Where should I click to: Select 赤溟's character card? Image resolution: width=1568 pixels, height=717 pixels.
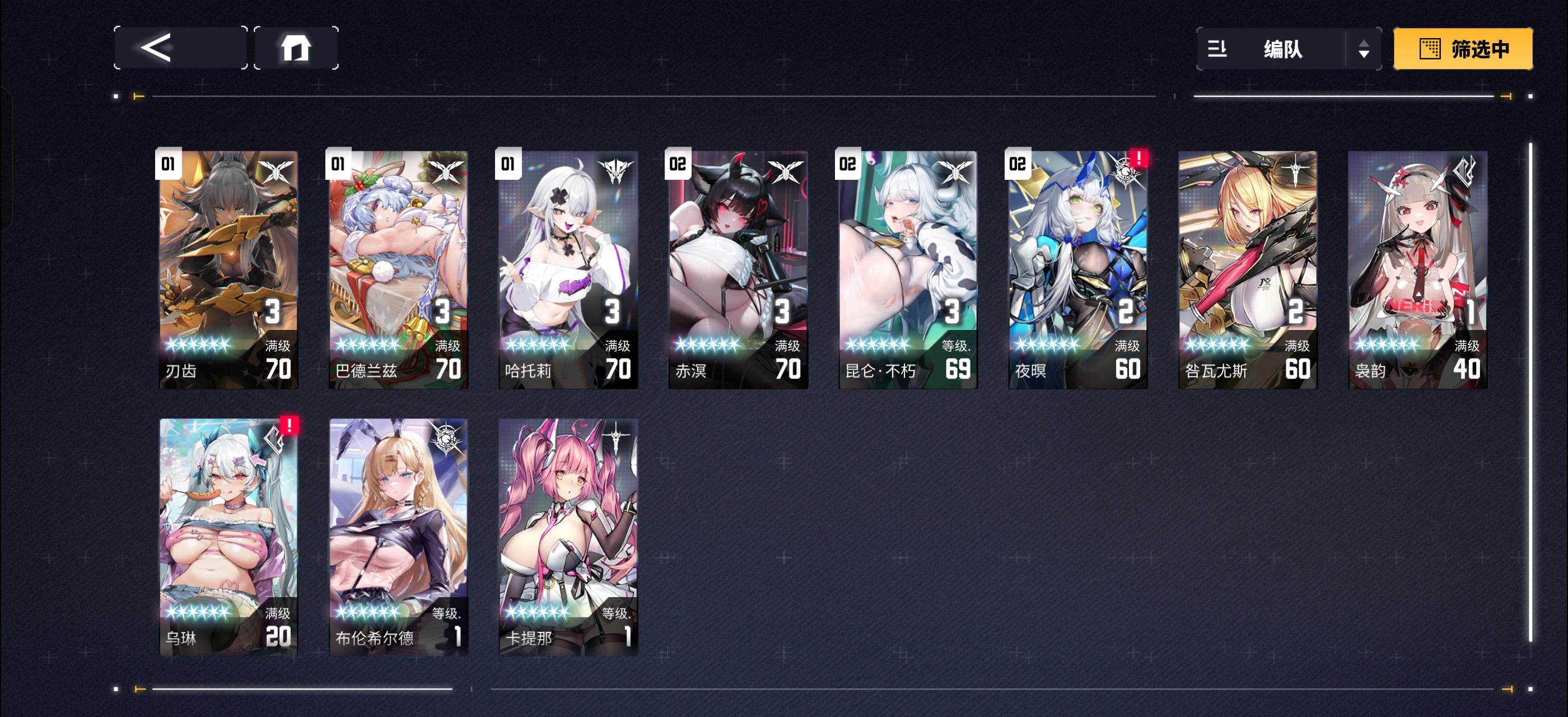(x=738, y=268)
